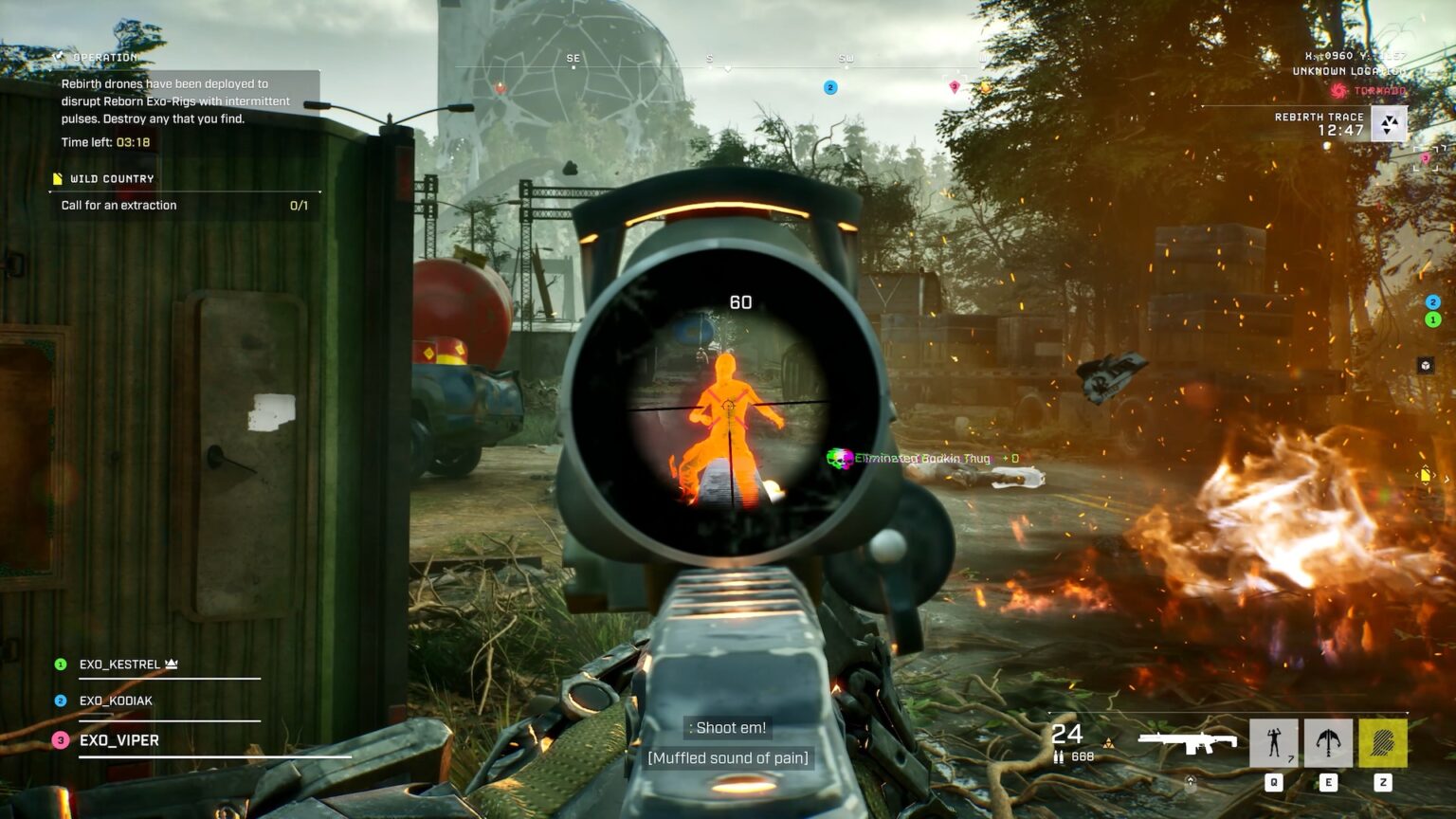1456x819 pixels.
Task: Click the Rebirth Trace icon
Action: [x=1389, y=123]
